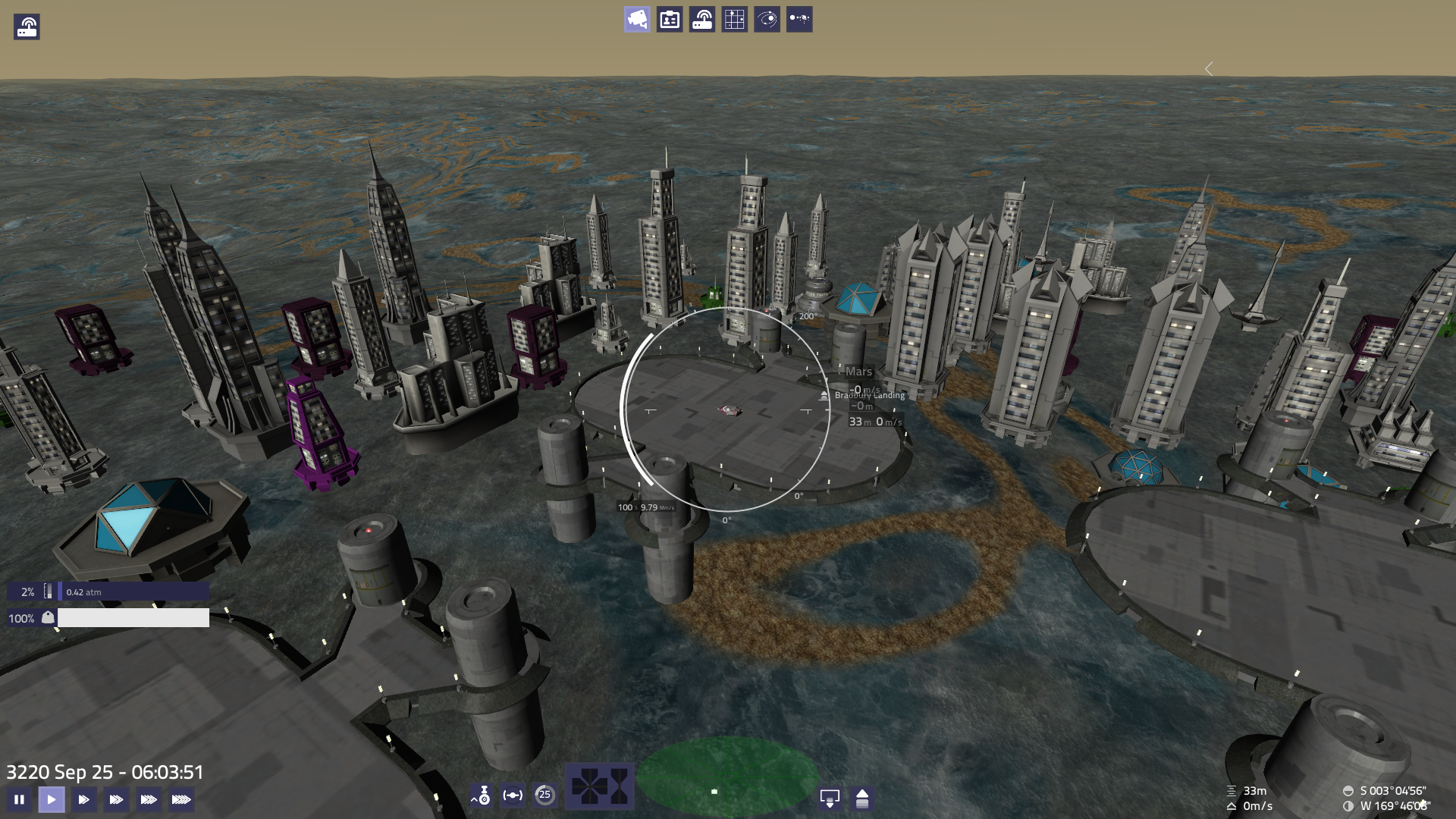Click the upward-arrow takeoff icon
This screenshot has width=1456, height=819.
[862, 798]
